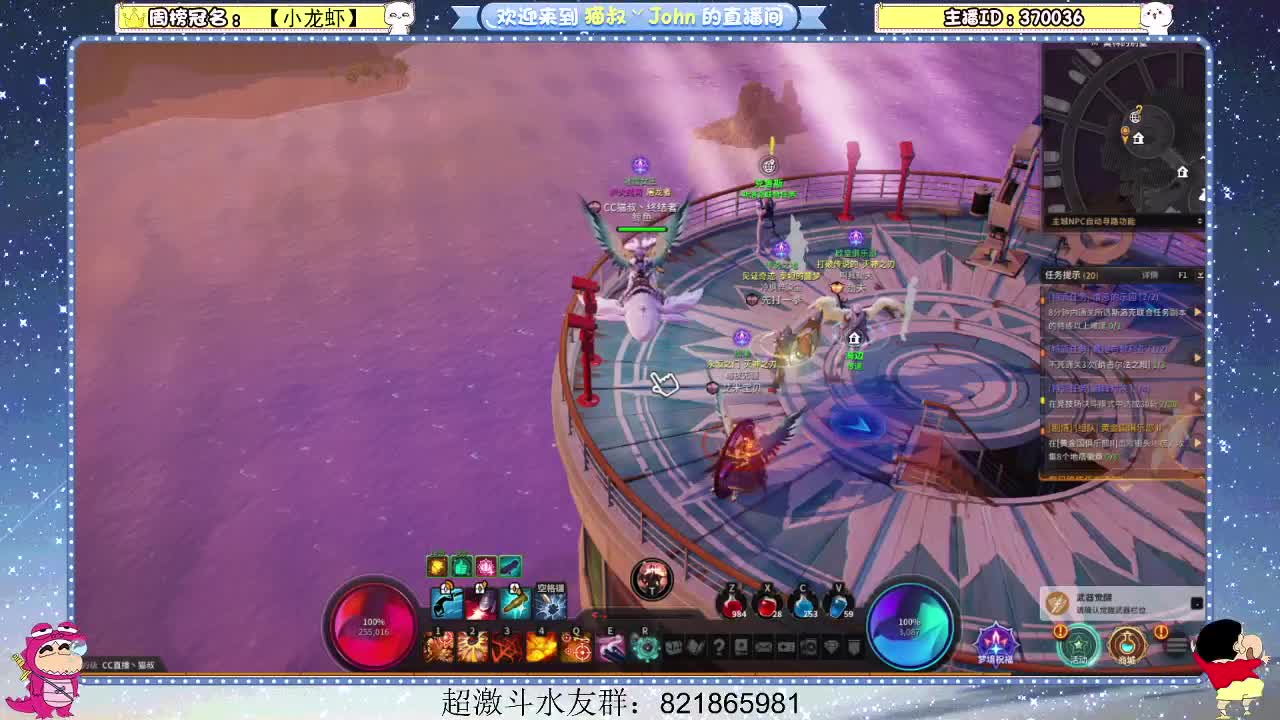1280x720 pixels.
Task: Activate the Q crosshair targeting skill
Action: point(576,647)
